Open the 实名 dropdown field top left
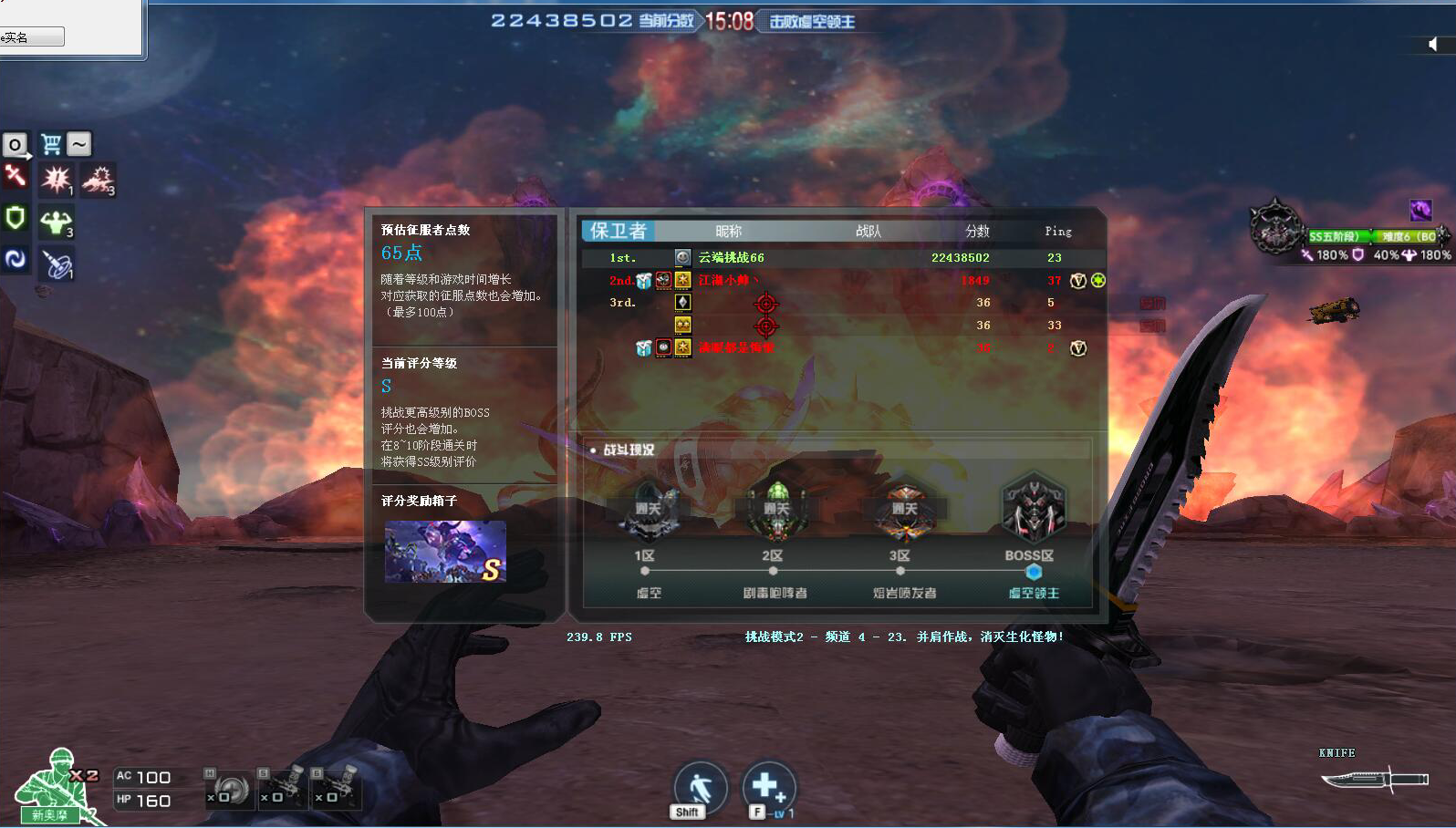This screenshot has height=828, width=1456. pyautogui.click(x=32, y=36)
